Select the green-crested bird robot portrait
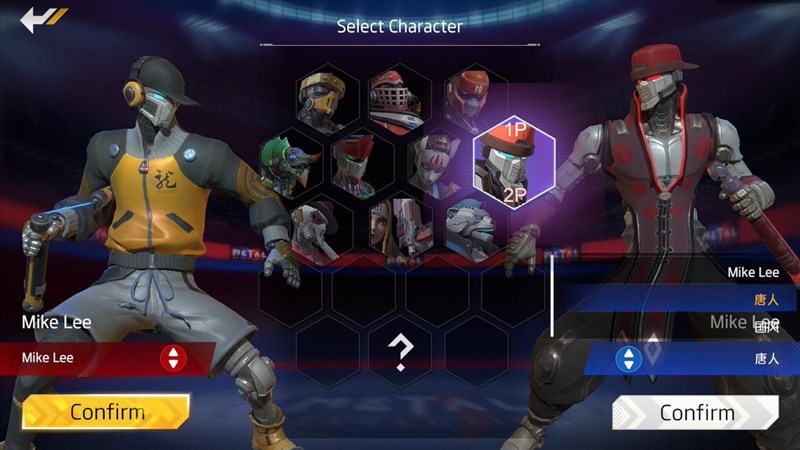The height and width of the screenshot is (450, 800). pyautogui.click(x=288, y=162)
